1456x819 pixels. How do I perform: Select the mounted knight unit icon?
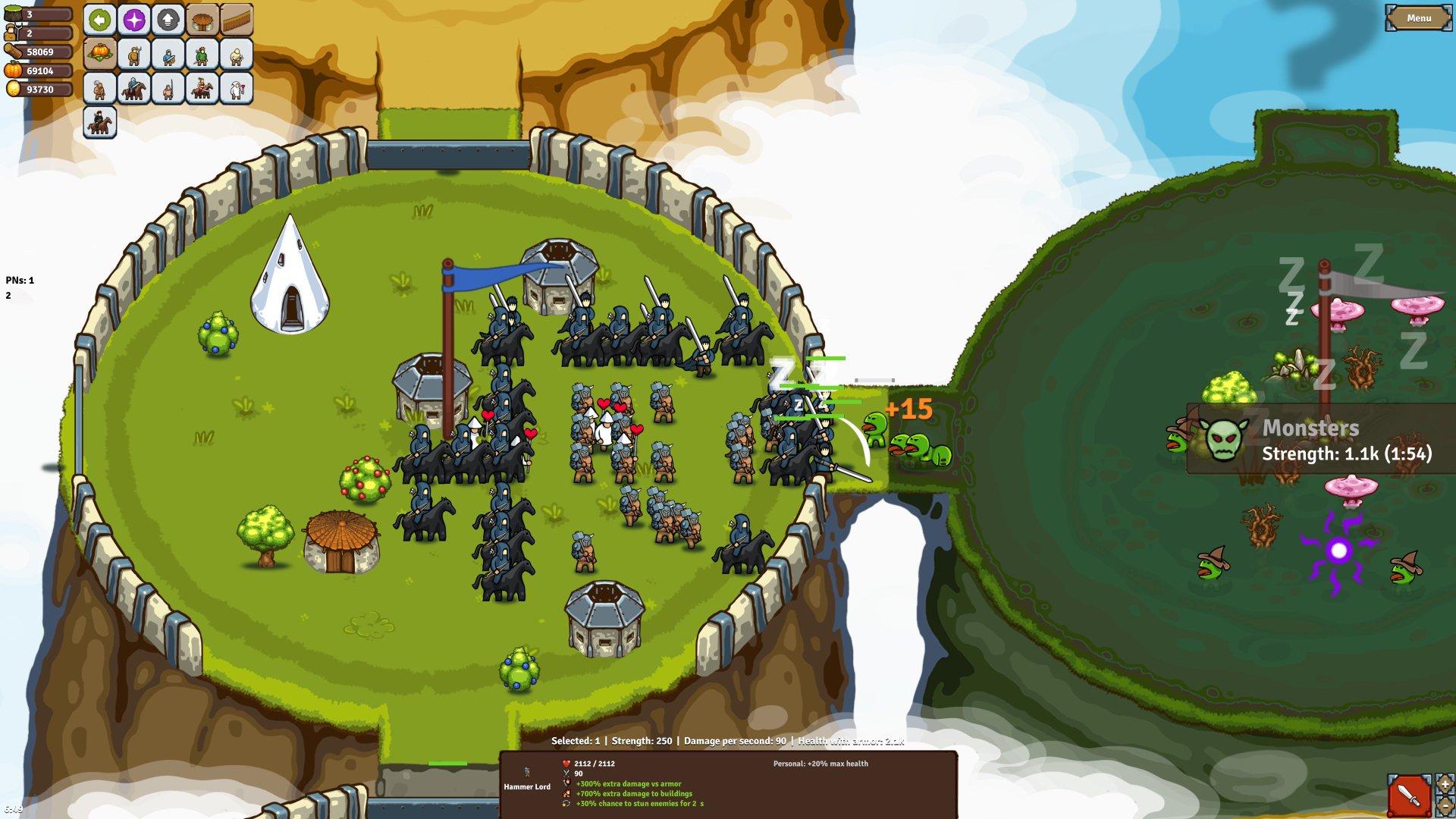pos(134,88)
